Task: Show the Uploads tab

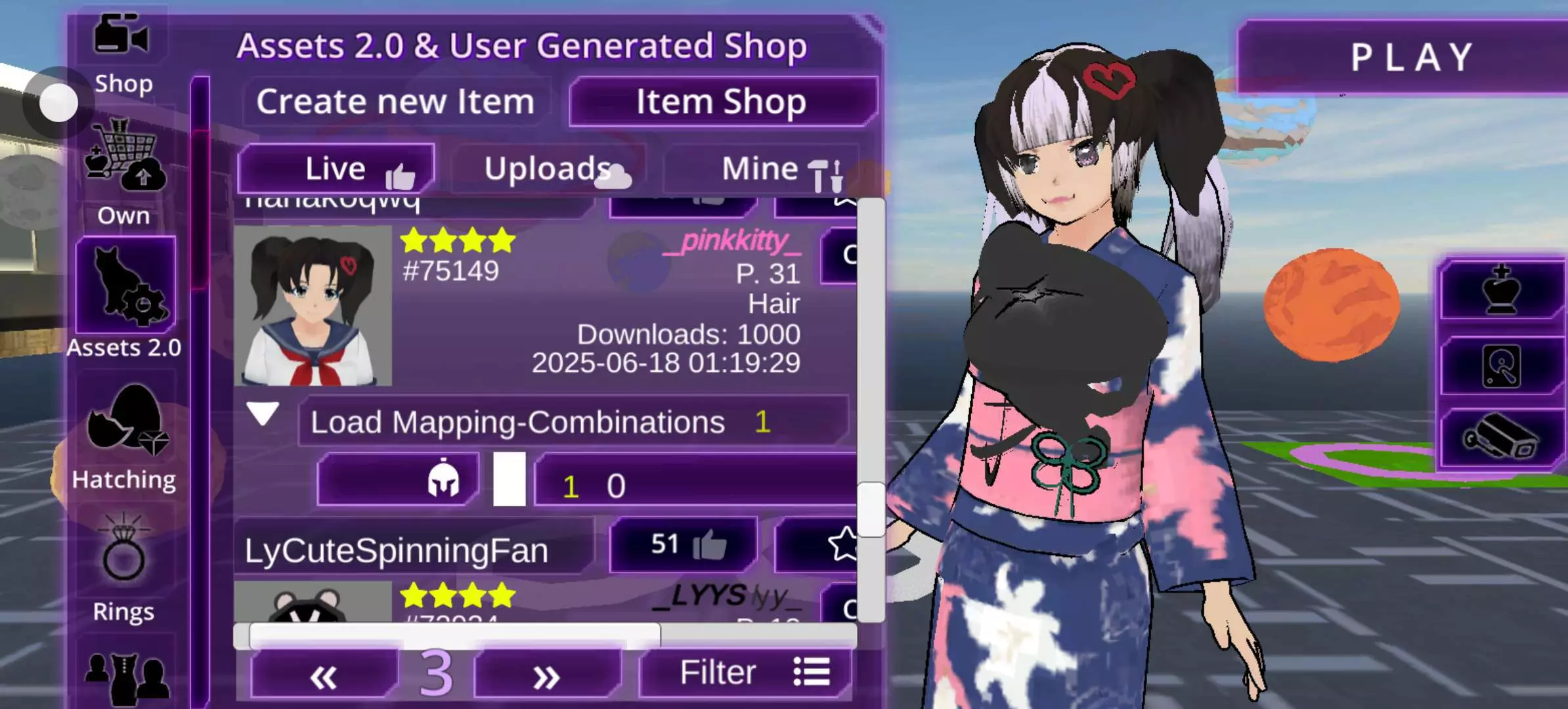Action: pyautogui.click(x=549, y=169)
